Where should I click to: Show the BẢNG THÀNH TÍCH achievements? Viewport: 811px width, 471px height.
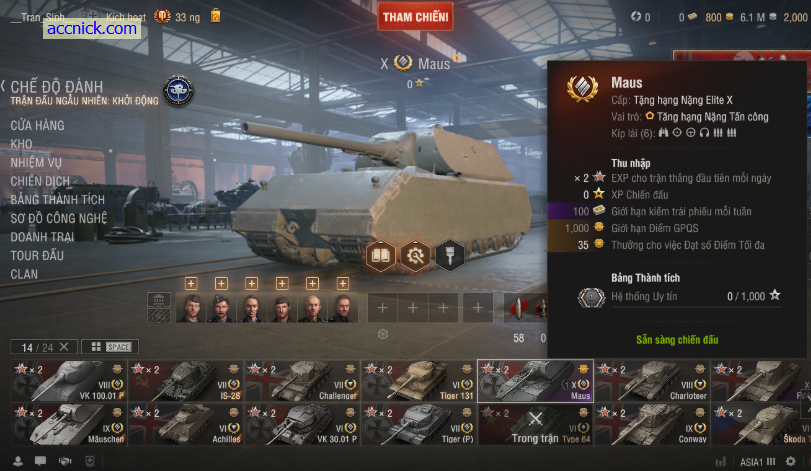pyautogui.click(x=57, y=200)
